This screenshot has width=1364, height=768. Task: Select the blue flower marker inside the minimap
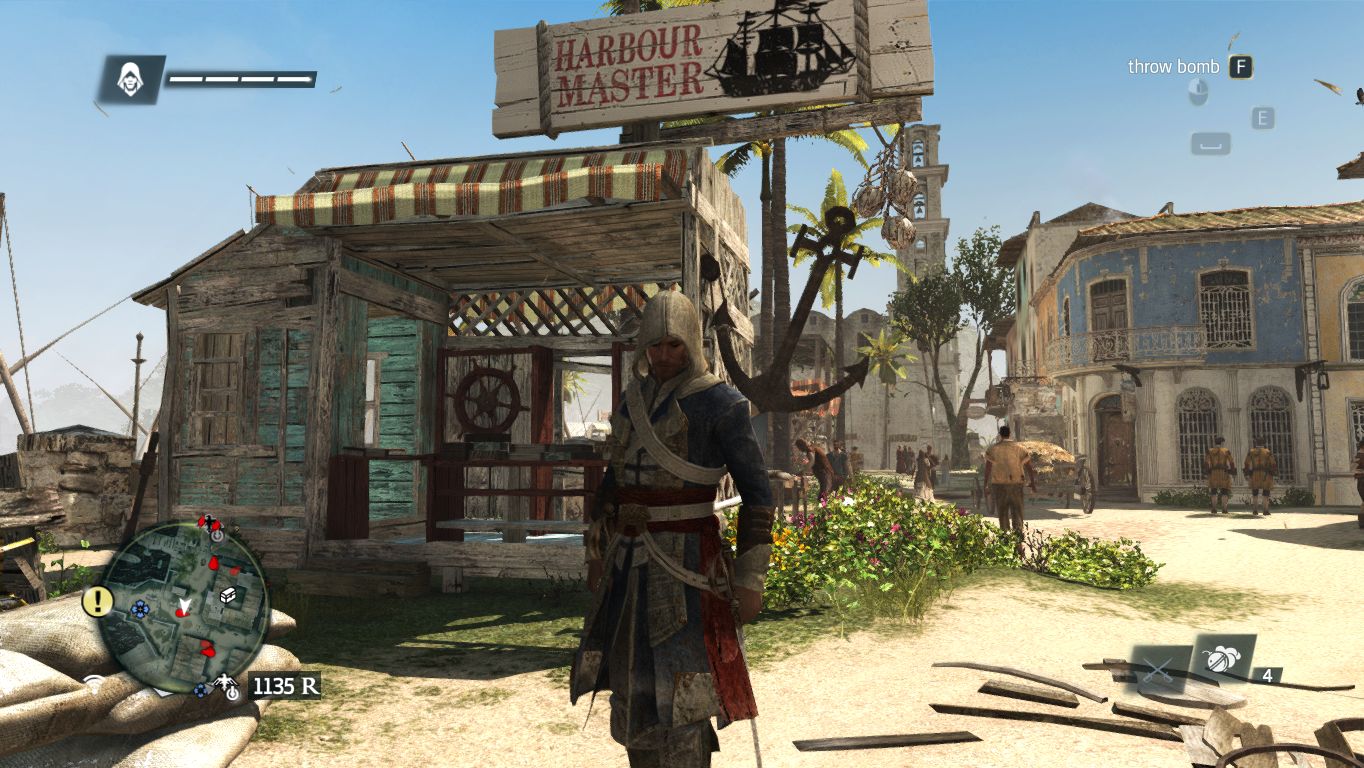pos(139,607)
